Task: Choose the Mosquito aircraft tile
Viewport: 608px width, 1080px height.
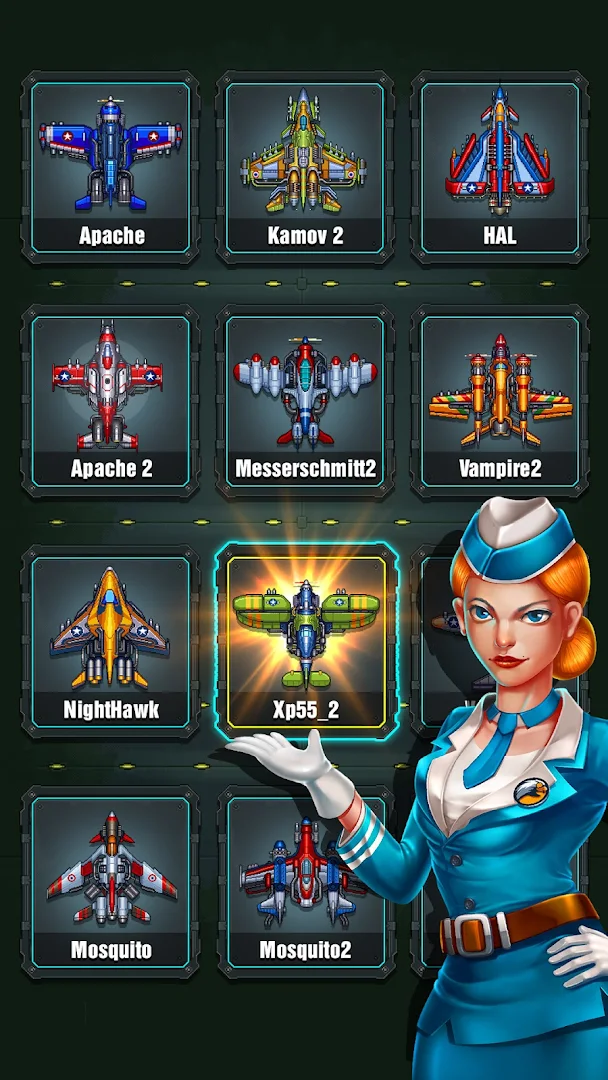Action: pyautogui.click(x=111, y=880)
